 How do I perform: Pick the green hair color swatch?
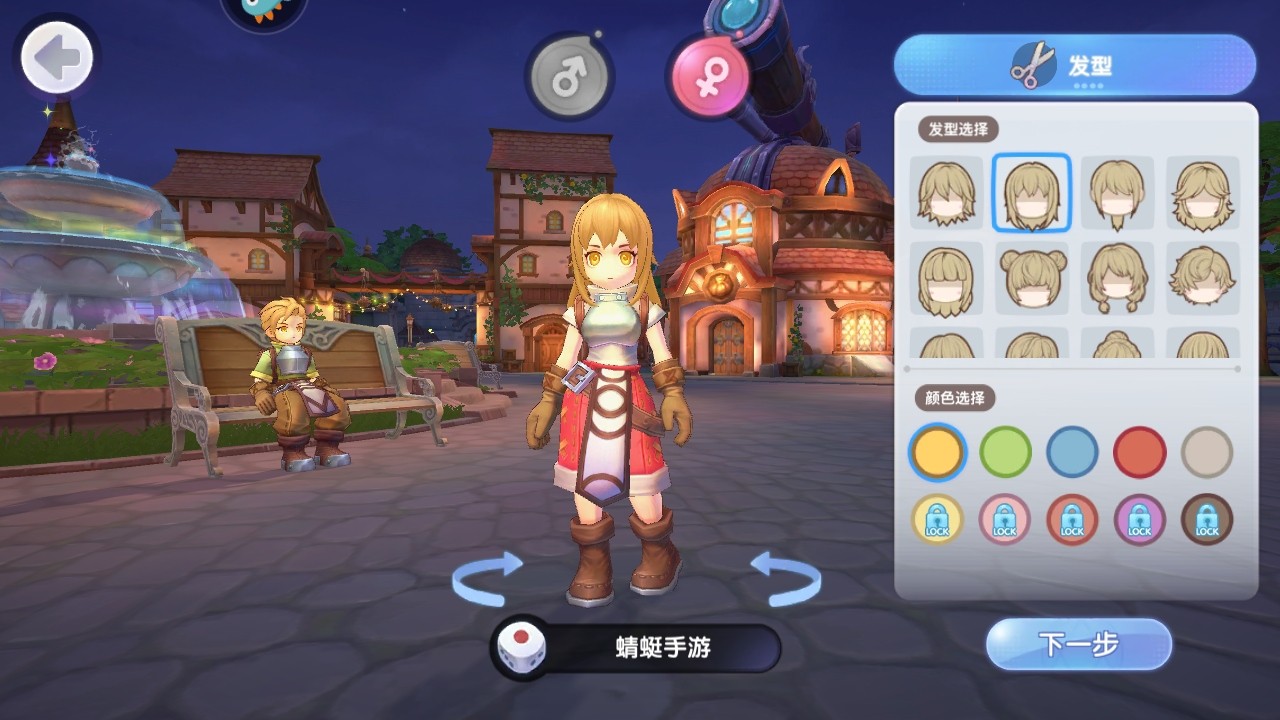(1004, 452)
